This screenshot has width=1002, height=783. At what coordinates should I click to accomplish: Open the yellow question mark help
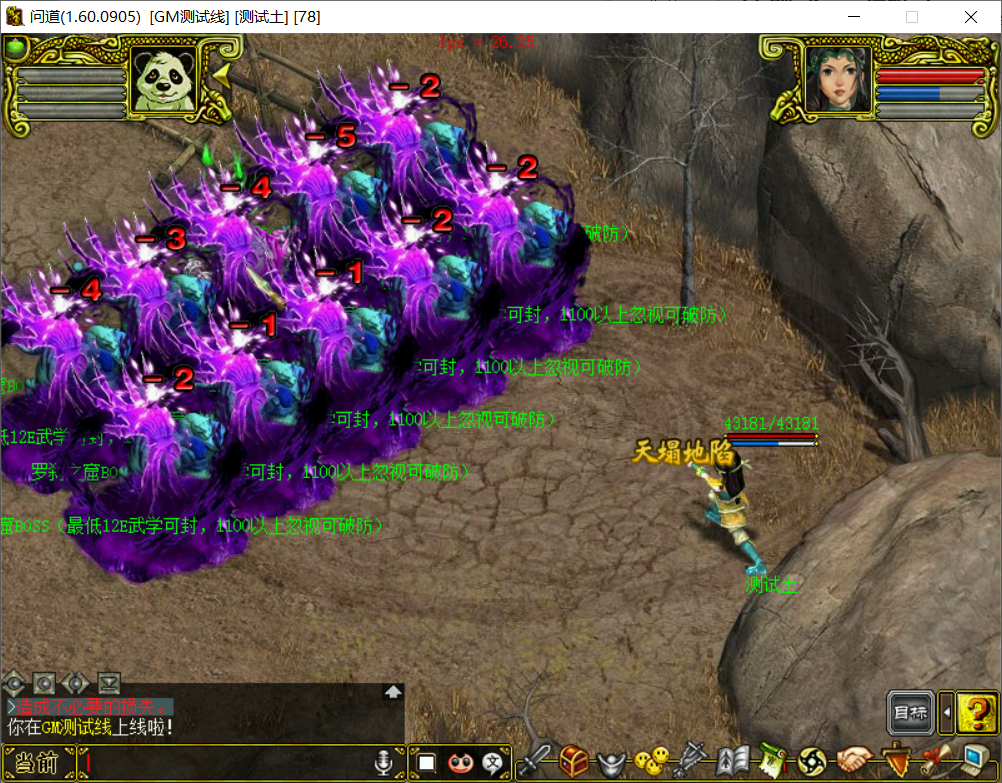[x=974, y=712]
